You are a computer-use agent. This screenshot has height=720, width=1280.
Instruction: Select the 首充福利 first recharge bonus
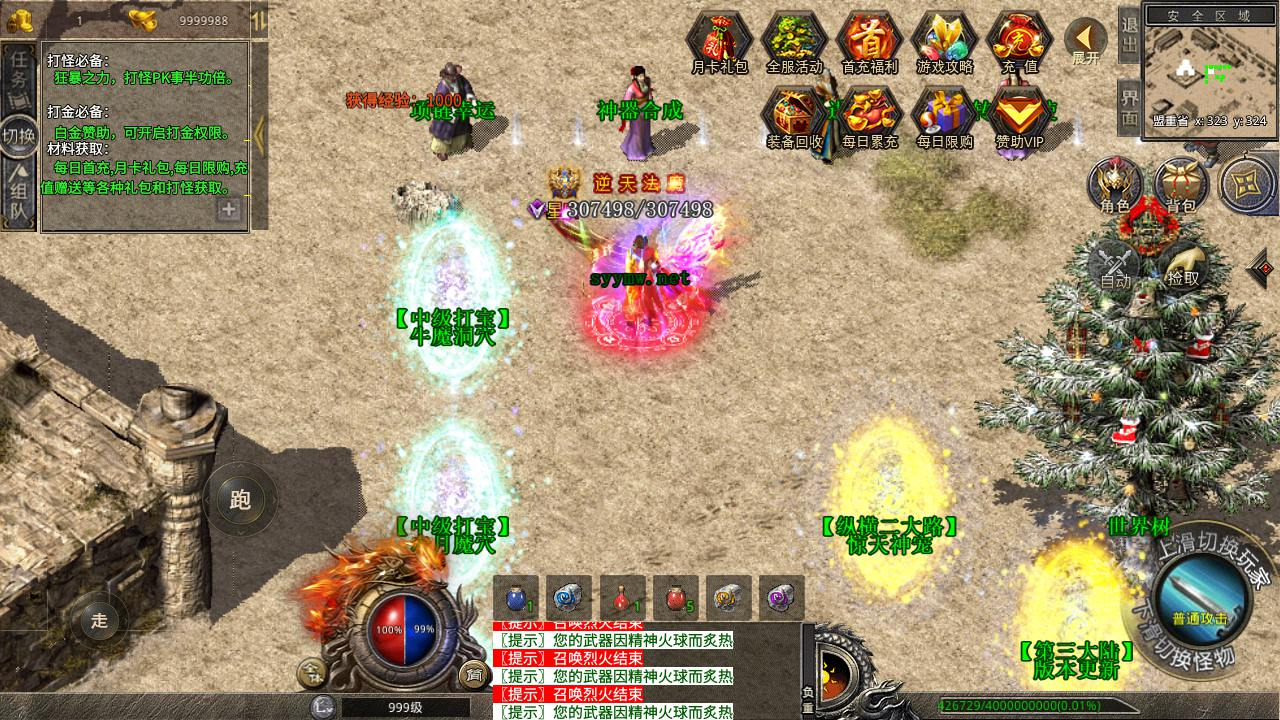(869, 40)
